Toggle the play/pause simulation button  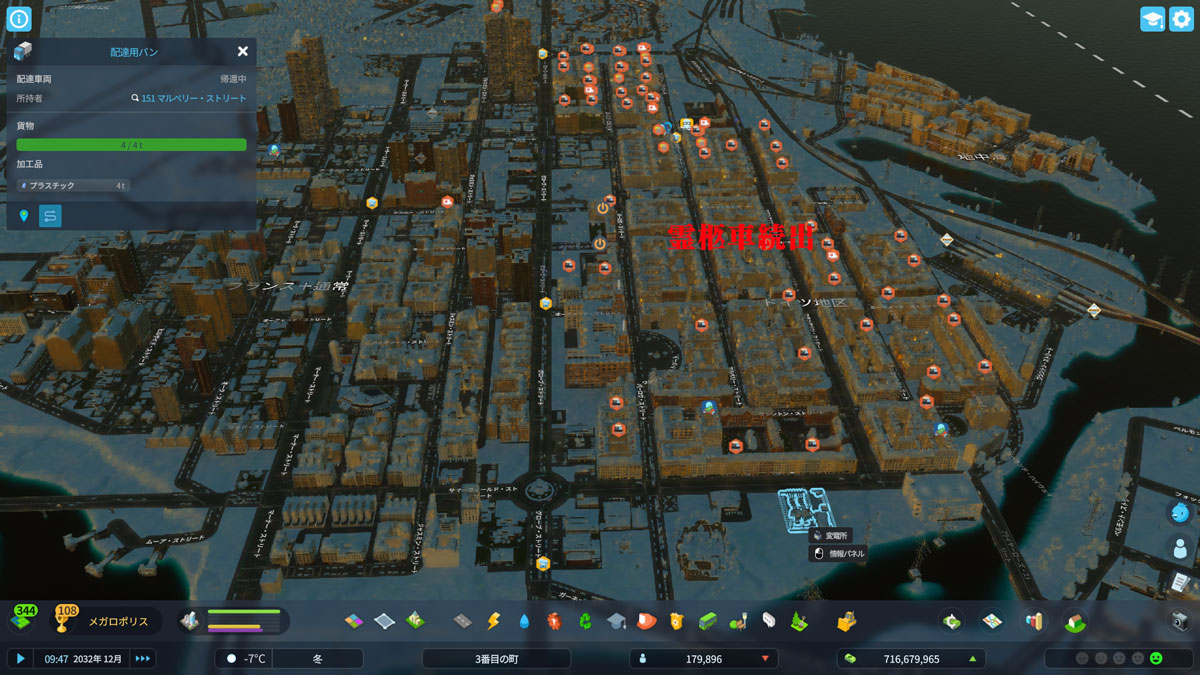[19, 658]
